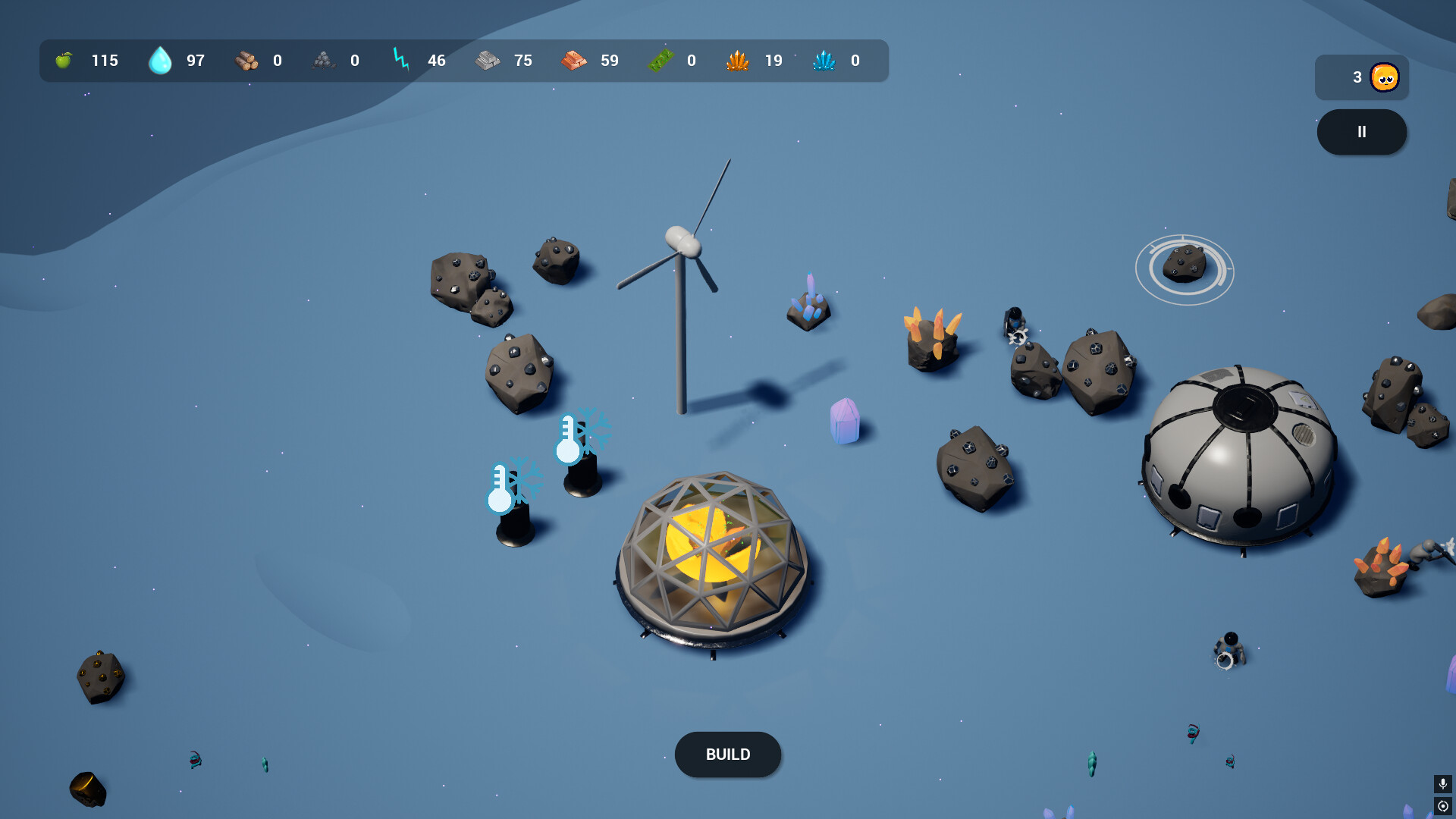Pause the game with the pause button
The width and height of the screenshot is (1456, 819).
1361,131
